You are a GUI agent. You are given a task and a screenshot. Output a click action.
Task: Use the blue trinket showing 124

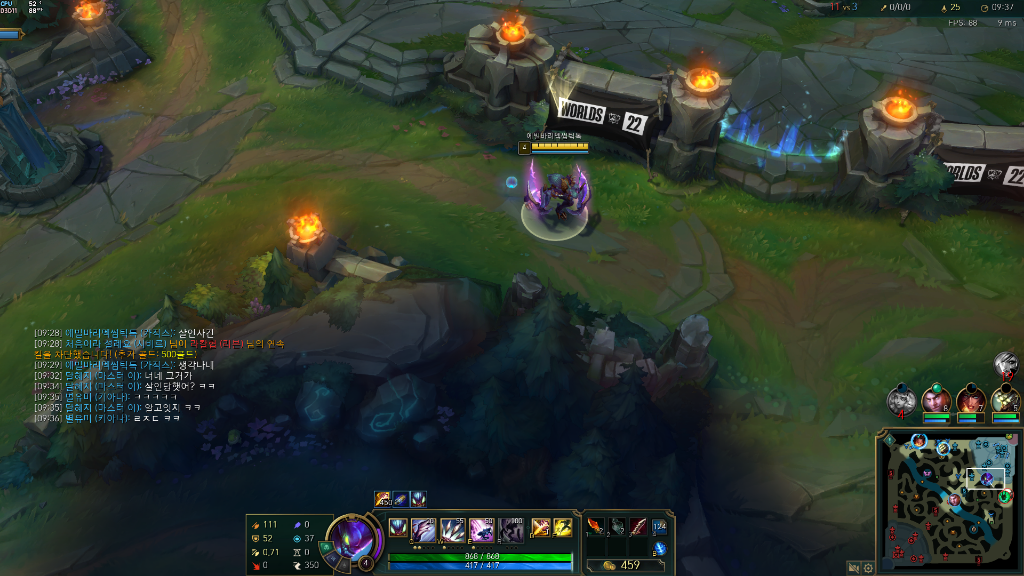[x=659, y=526]
